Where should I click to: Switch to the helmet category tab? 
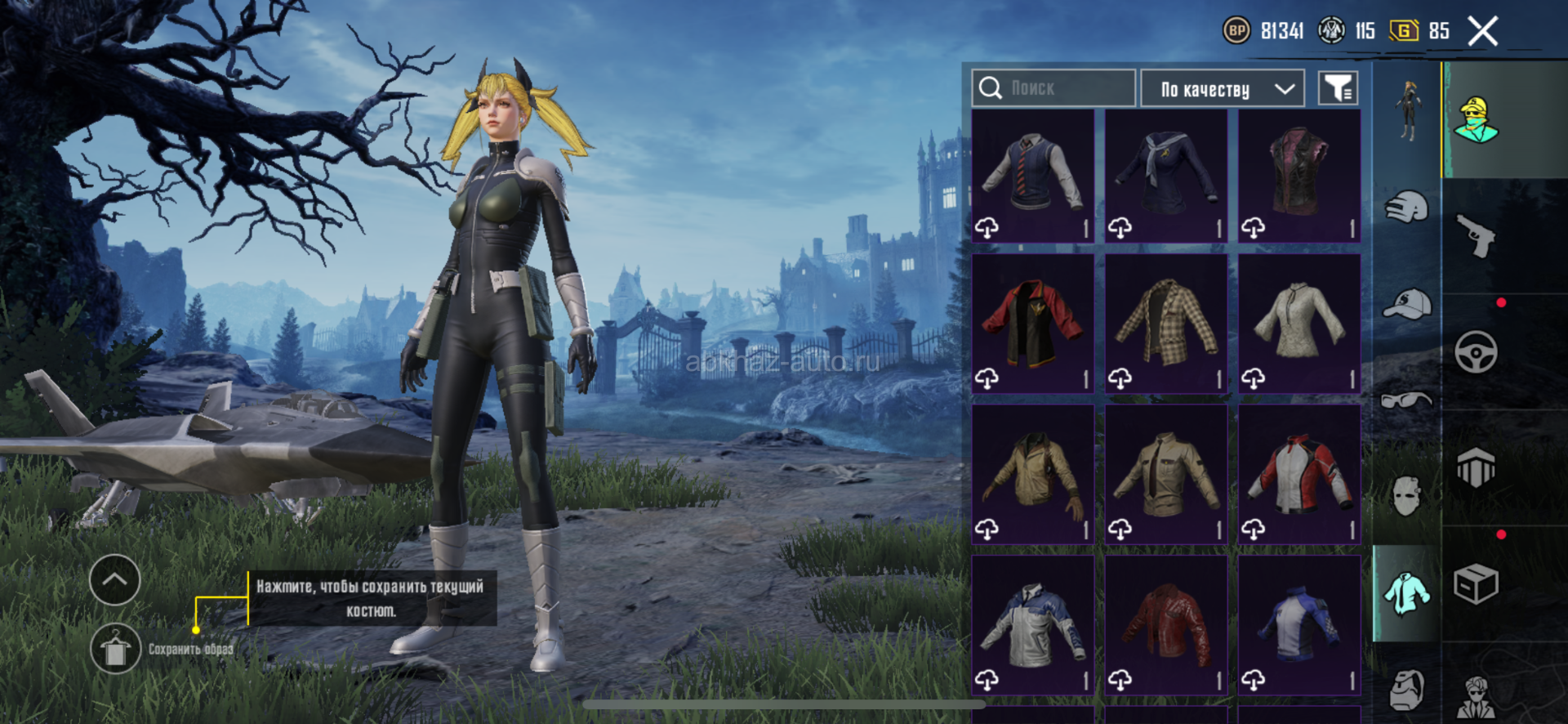1406,207
